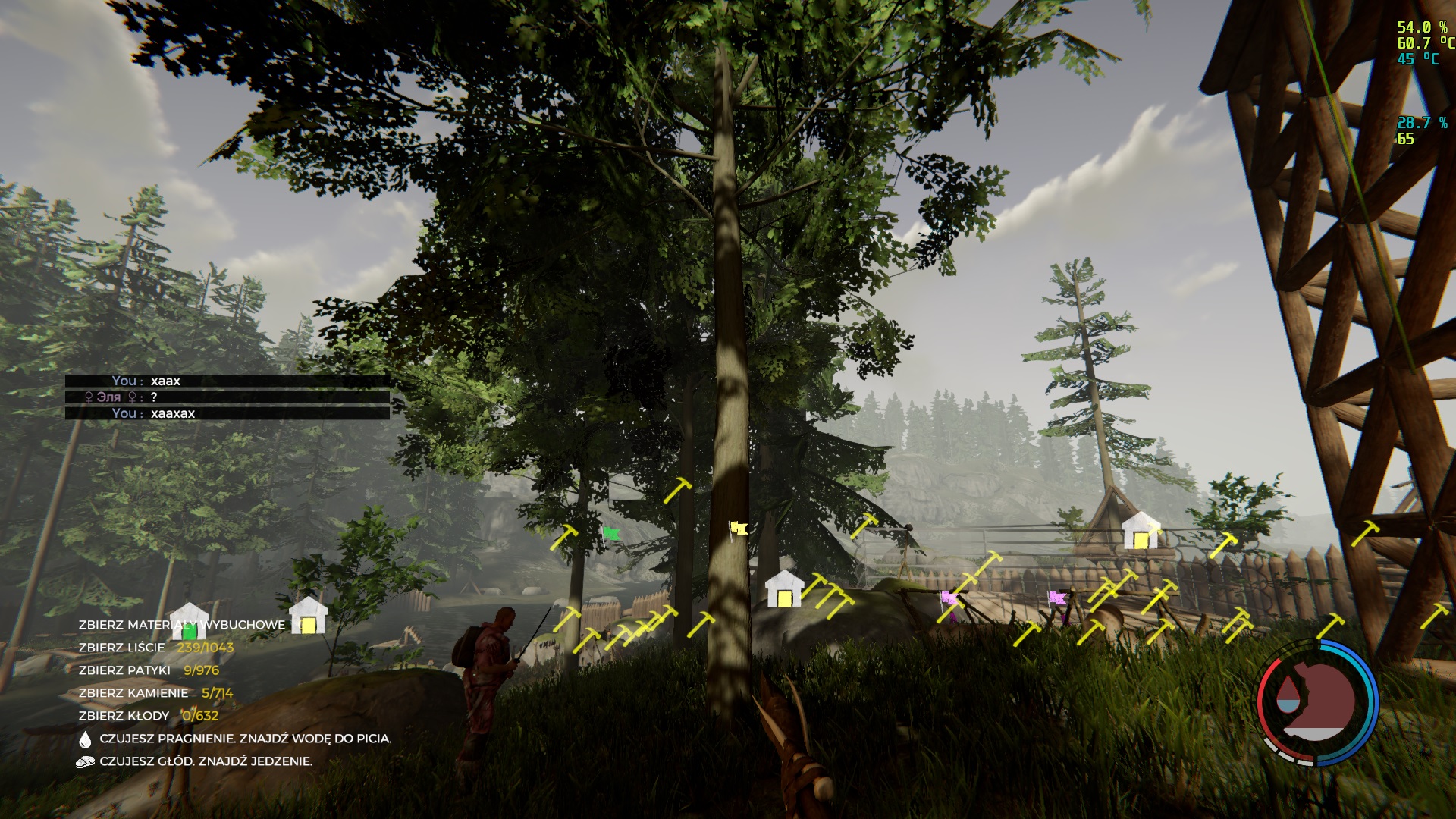Click the house marker with green door
1456x819 pixels.
pos(189,622)
